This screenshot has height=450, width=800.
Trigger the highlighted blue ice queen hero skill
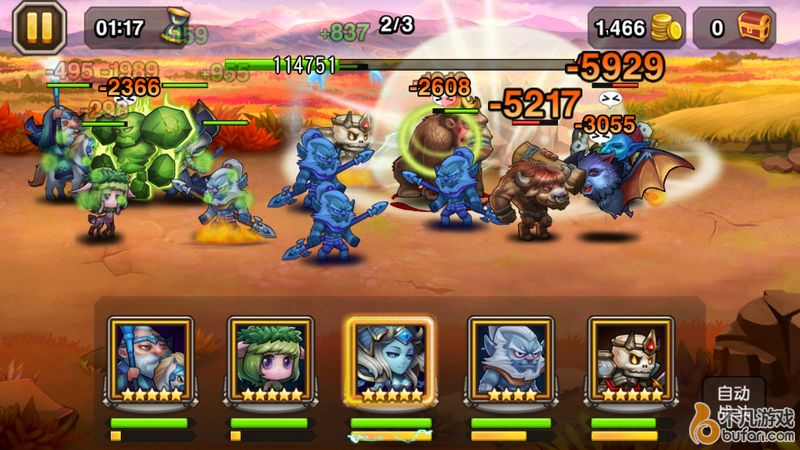pos(389,360)
